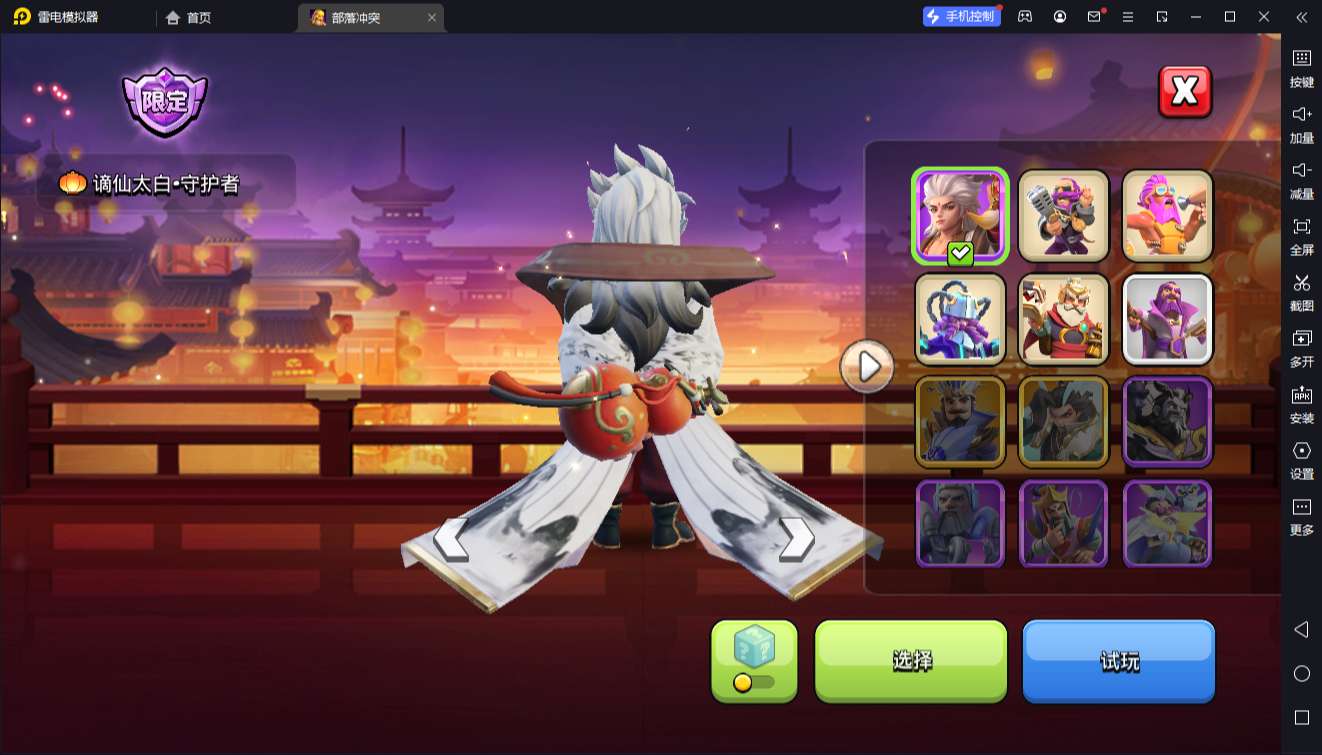Image resolution: width=1322 pixels, height=755 pixels.
Task: Click the green 选择 button
Action: (x=911, y=660)
